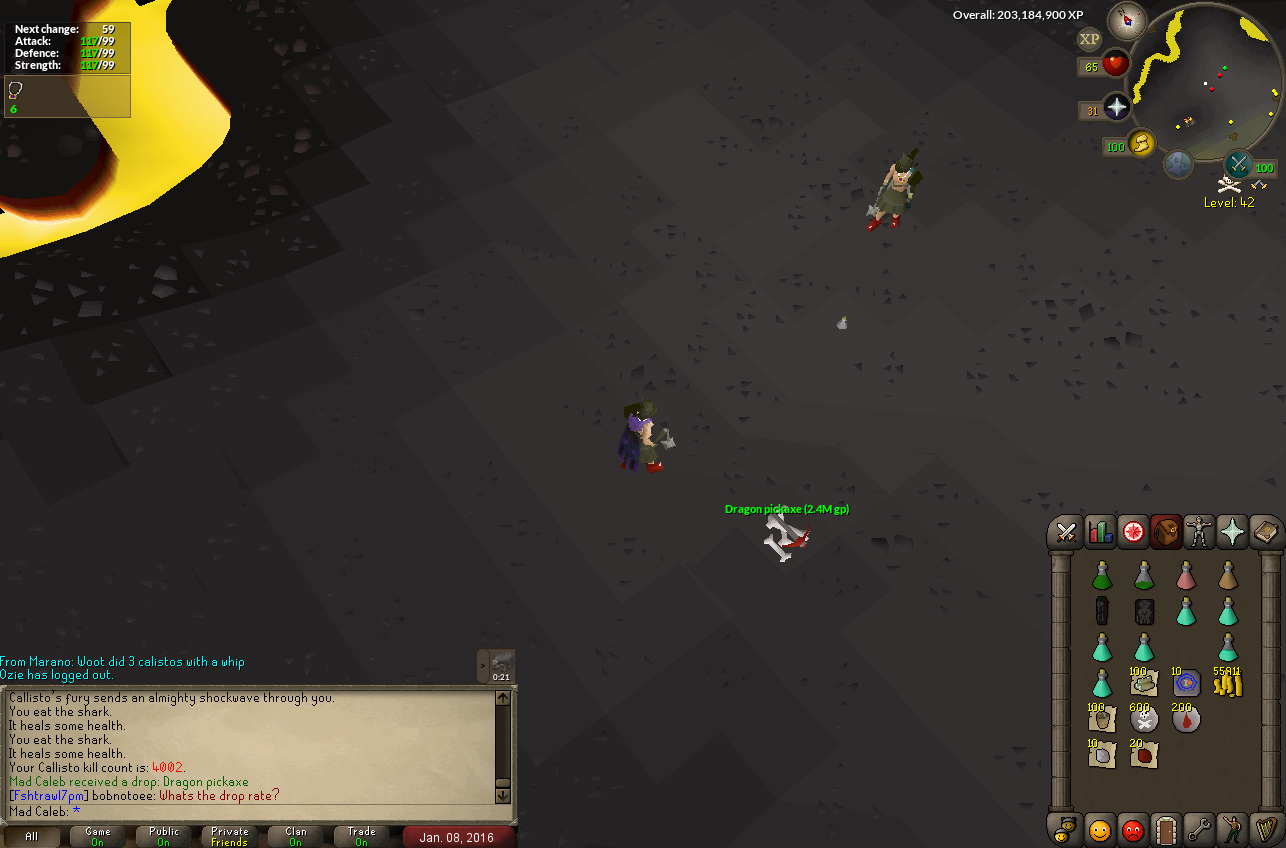Select the blood rune stack

(1186, 717)
